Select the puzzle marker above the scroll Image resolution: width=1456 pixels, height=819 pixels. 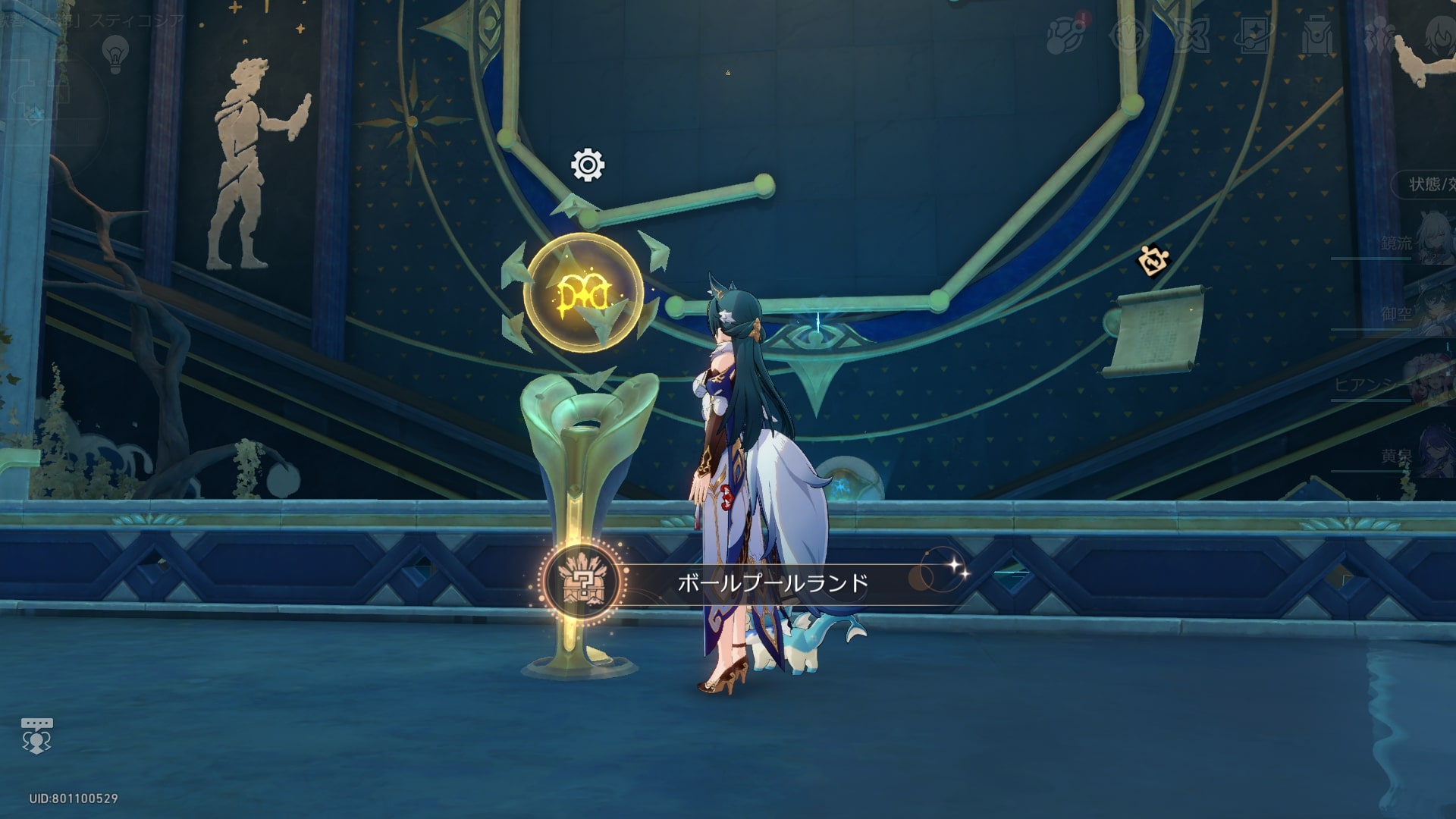pos(1153,261)
